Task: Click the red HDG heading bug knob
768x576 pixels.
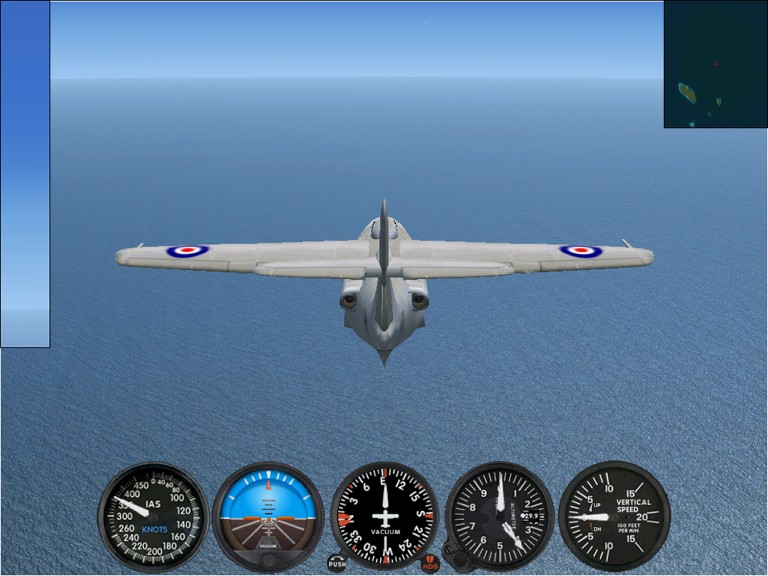Action: [430, 564]
